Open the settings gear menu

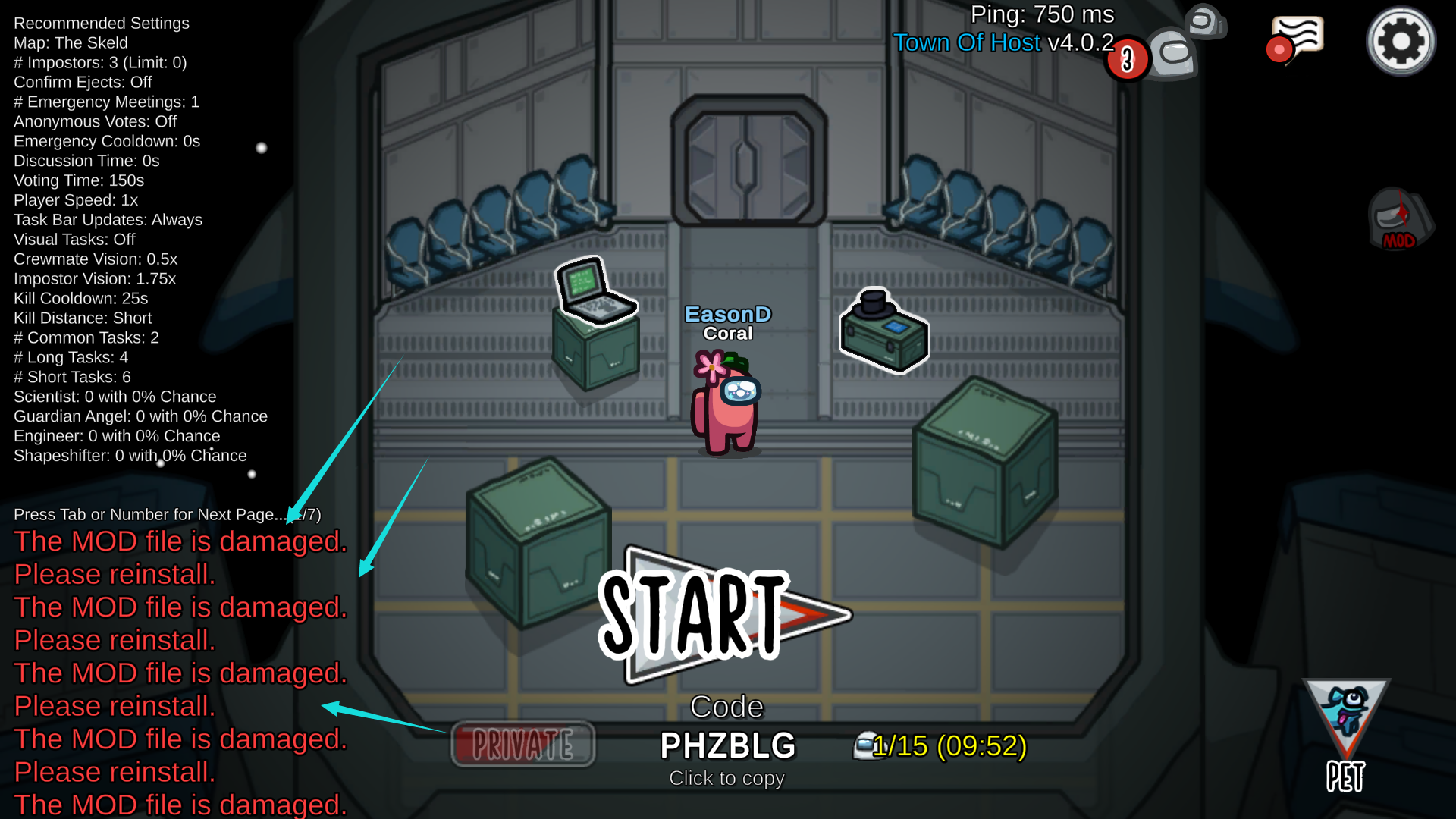pyautogui.click(x=1401, y=42)
